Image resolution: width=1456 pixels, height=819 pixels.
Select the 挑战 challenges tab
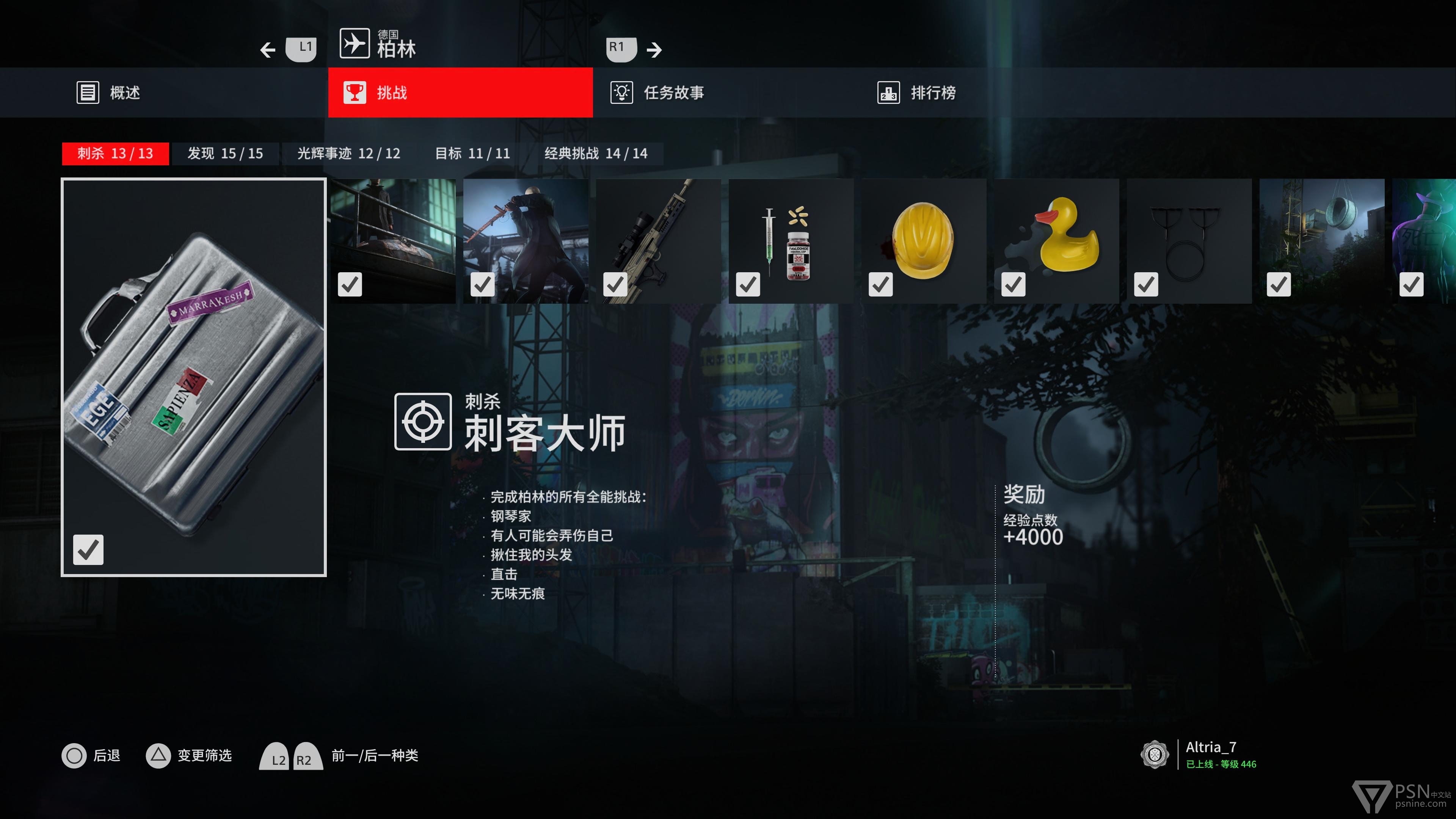point(460,93)
